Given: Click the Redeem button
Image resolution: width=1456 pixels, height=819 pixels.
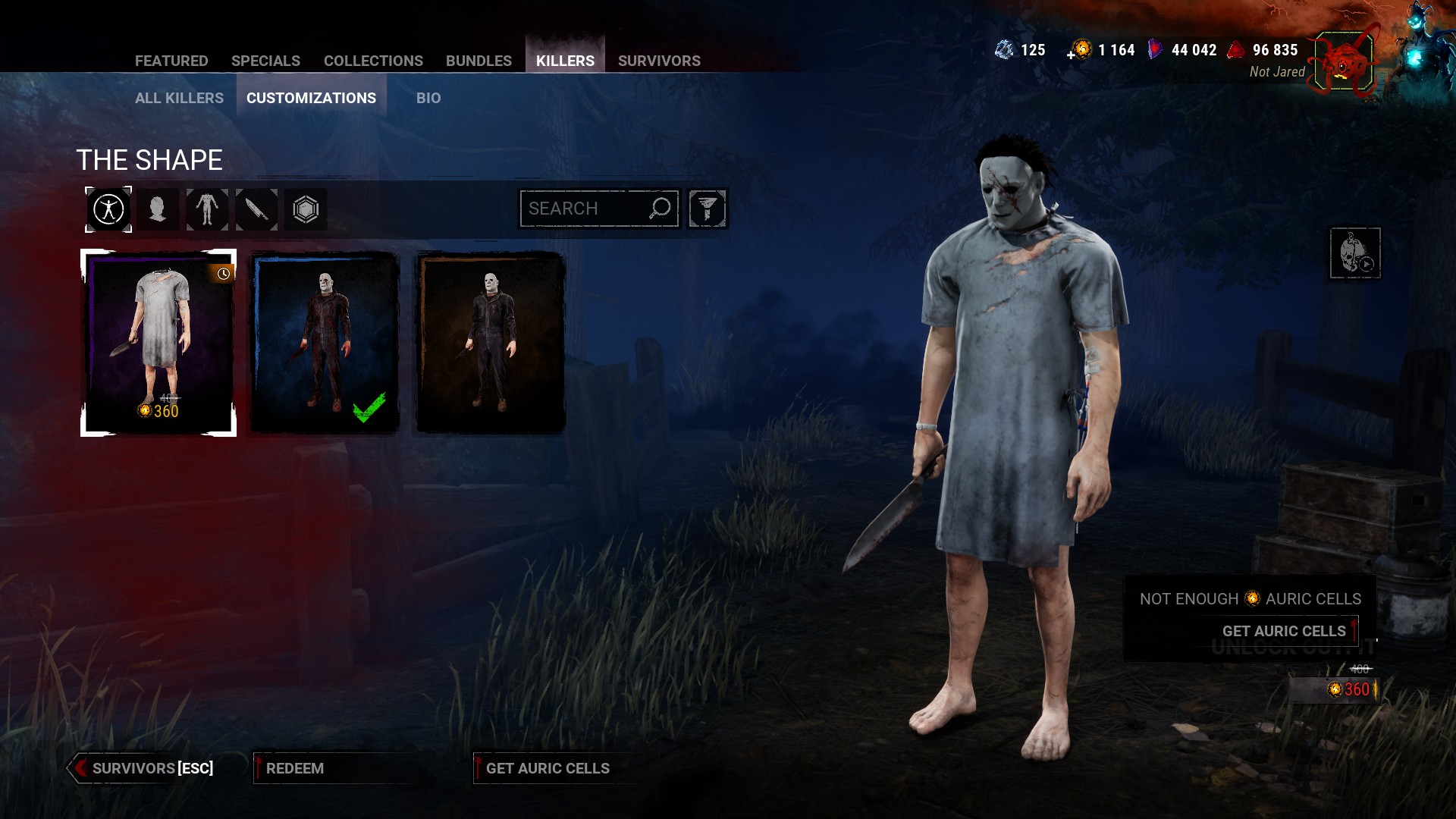Looking at the screenshot, I should point(295,768).
